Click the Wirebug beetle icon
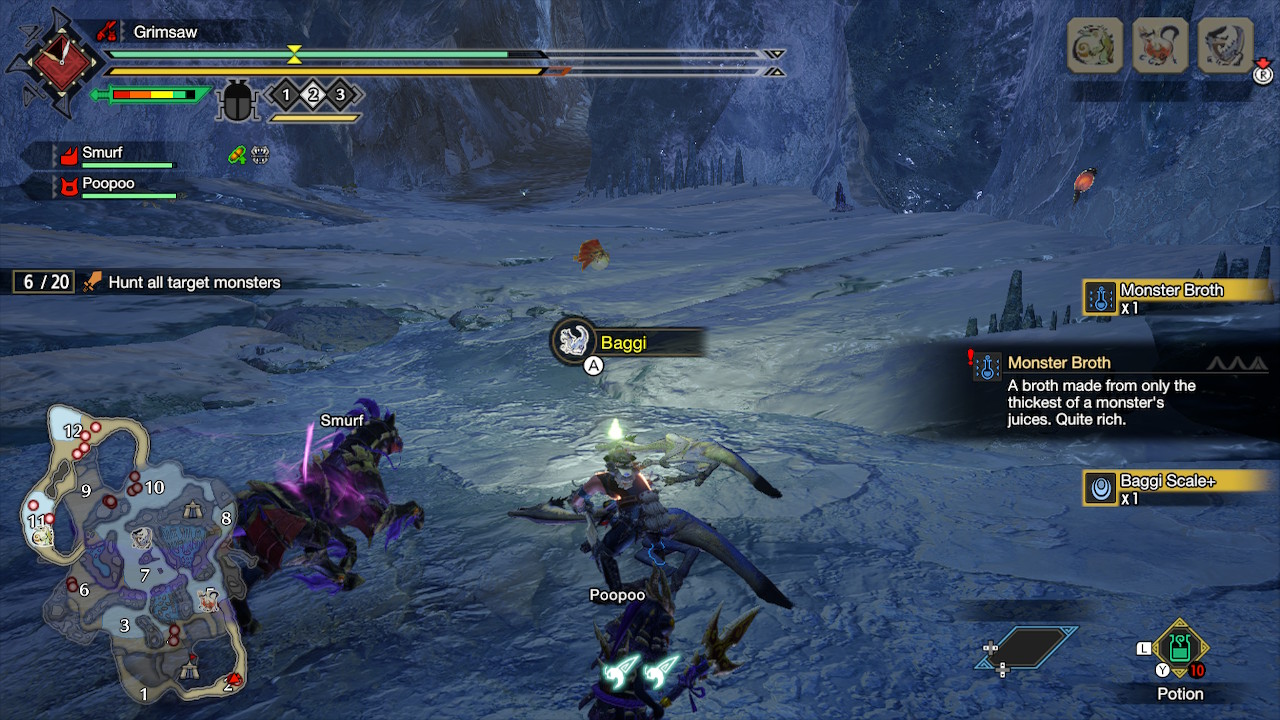 tap(238, 99)
